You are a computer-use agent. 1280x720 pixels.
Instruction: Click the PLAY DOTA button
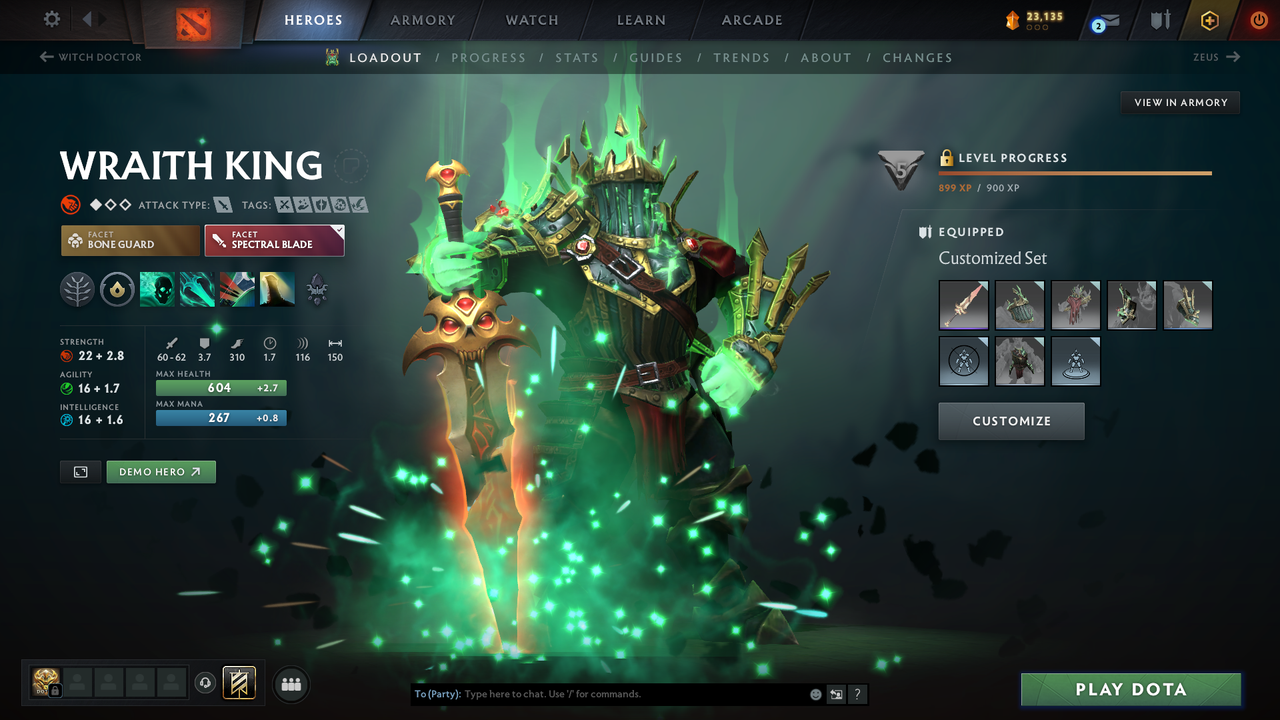coord(1130,689)
